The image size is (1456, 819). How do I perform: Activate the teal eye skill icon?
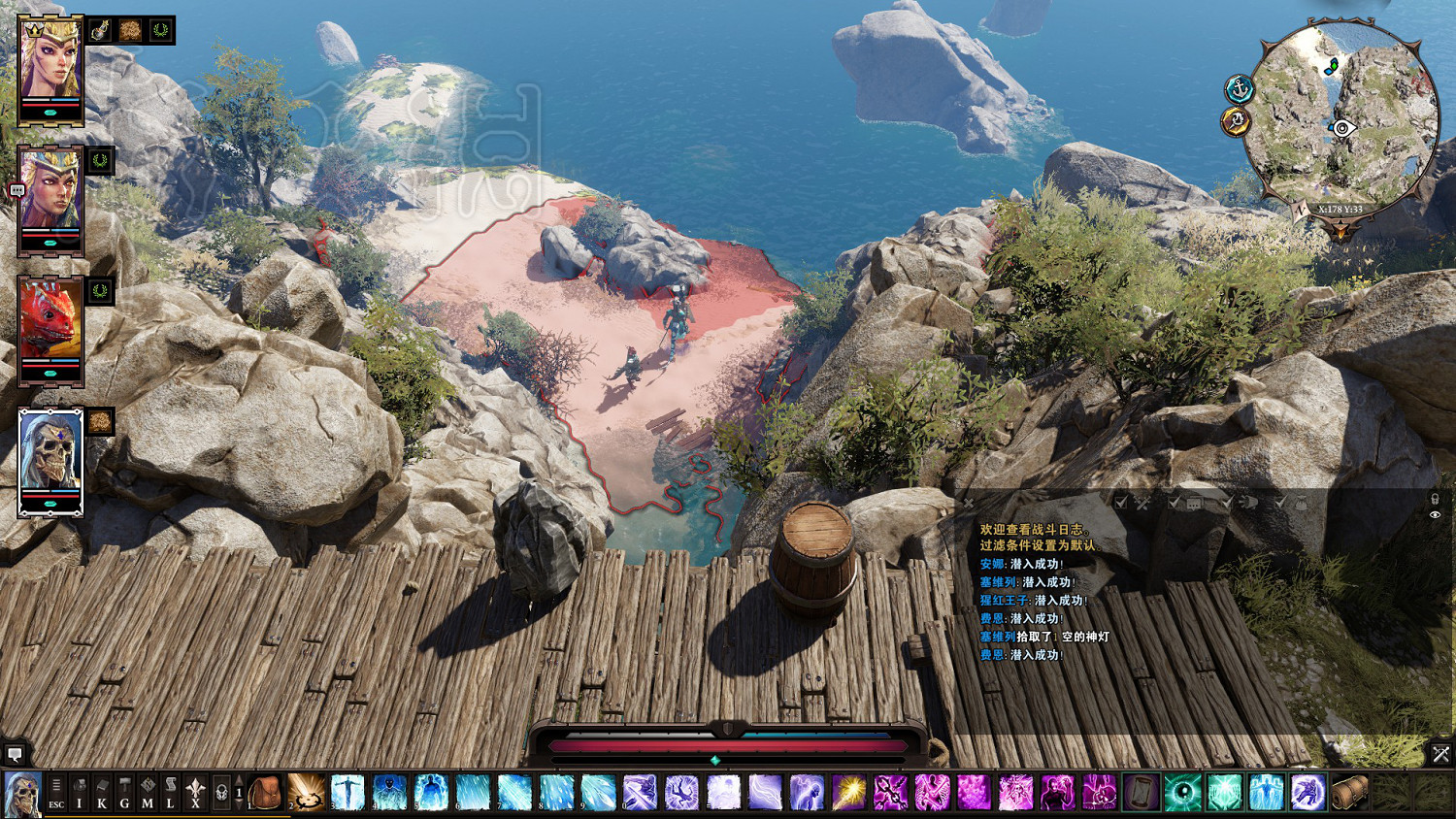click(x=1182, y=793)
